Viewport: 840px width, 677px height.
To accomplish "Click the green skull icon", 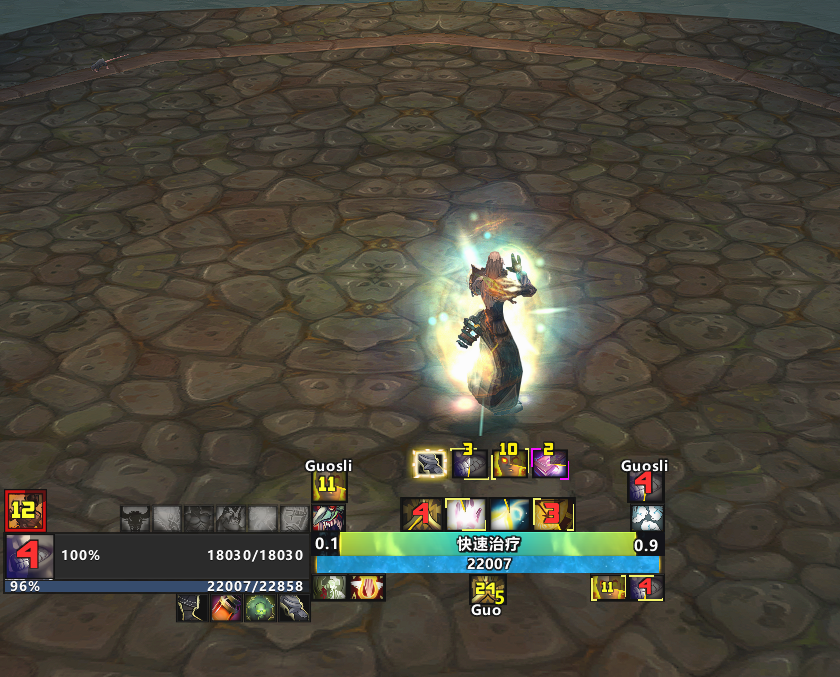I will 260,607.
